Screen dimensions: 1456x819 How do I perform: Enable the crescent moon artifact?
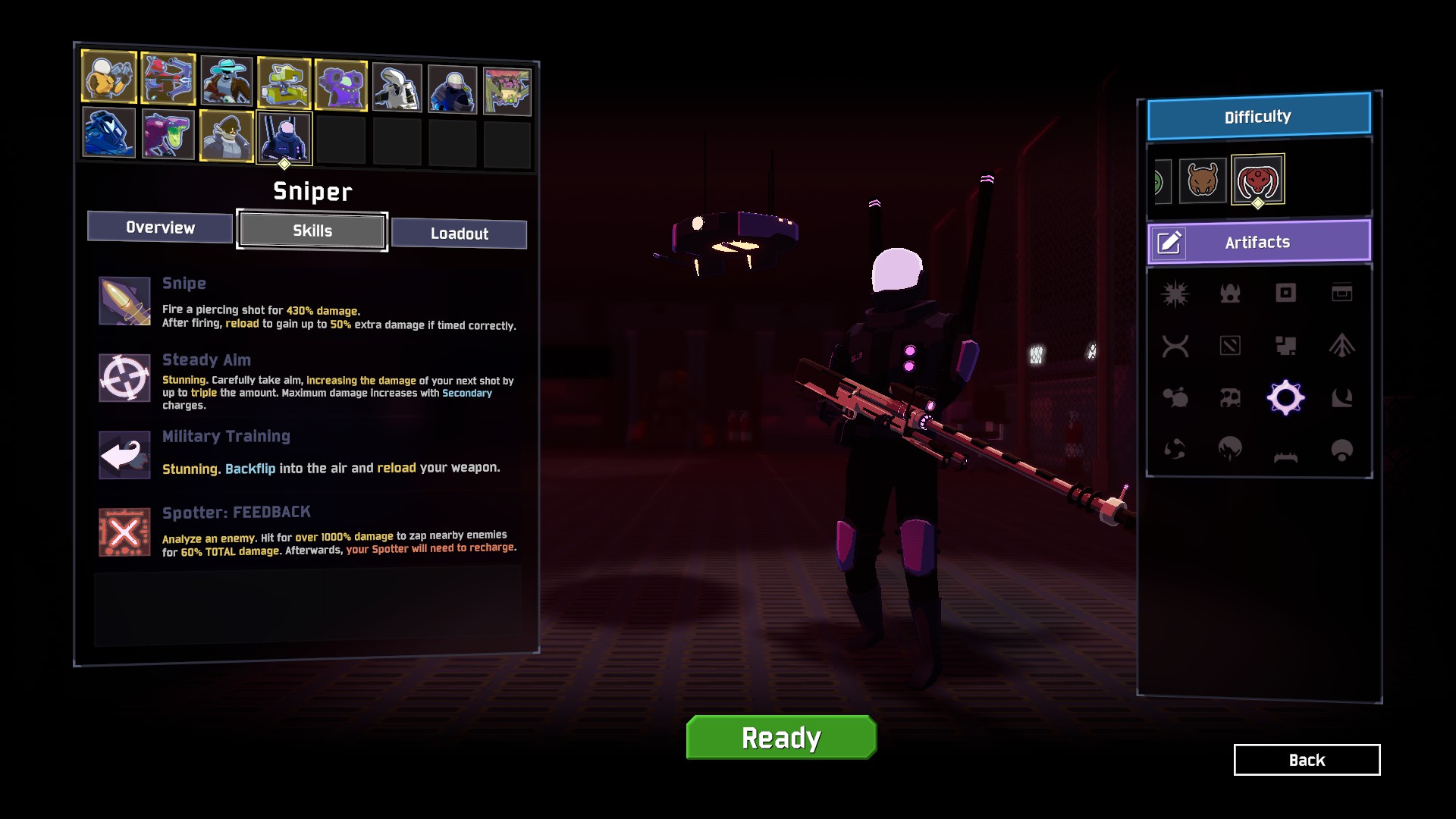(x=1341, y=397)
